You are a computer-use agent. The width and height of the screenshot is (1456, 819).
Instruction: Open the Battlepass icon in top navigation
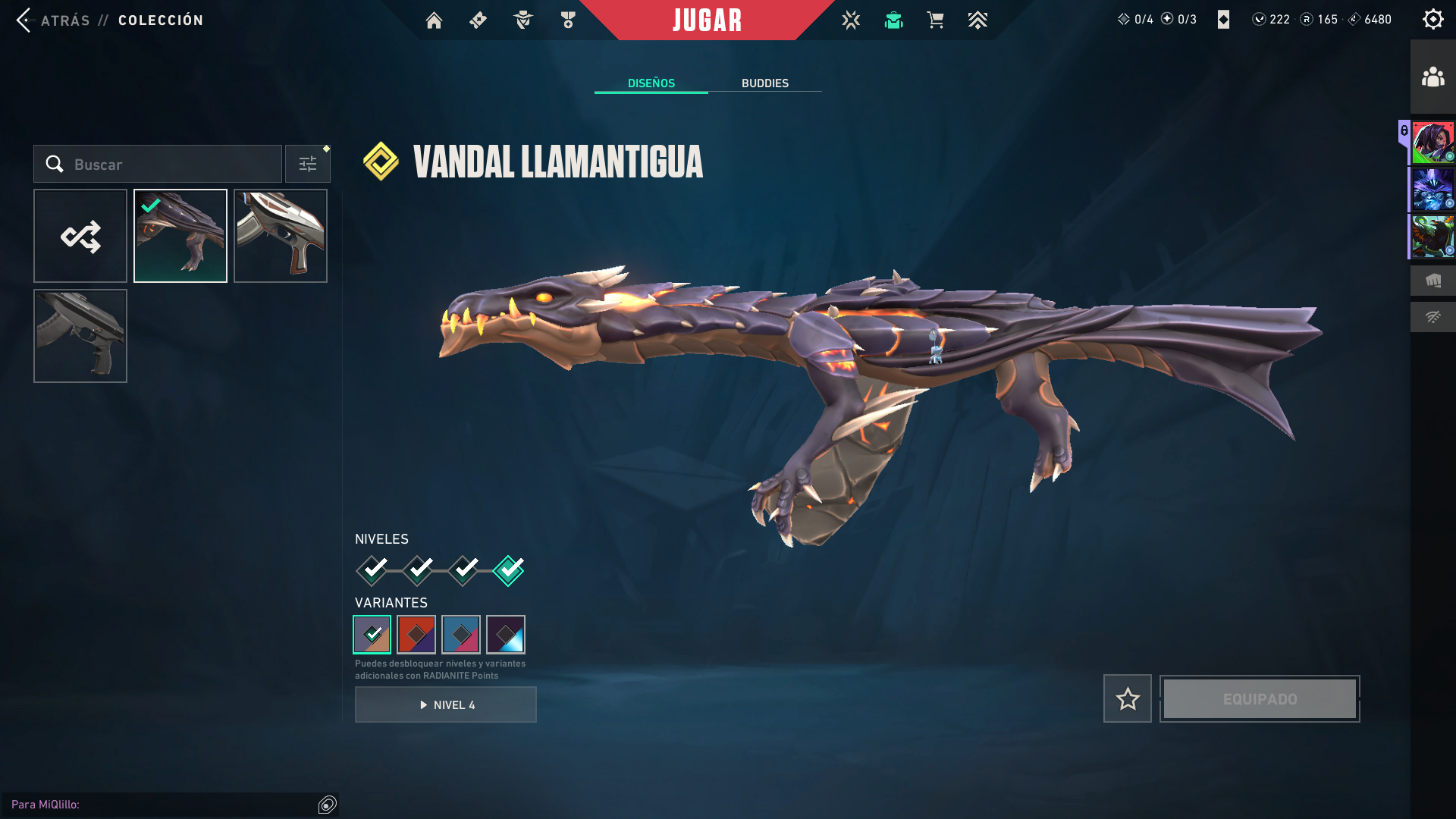[478, 20]
